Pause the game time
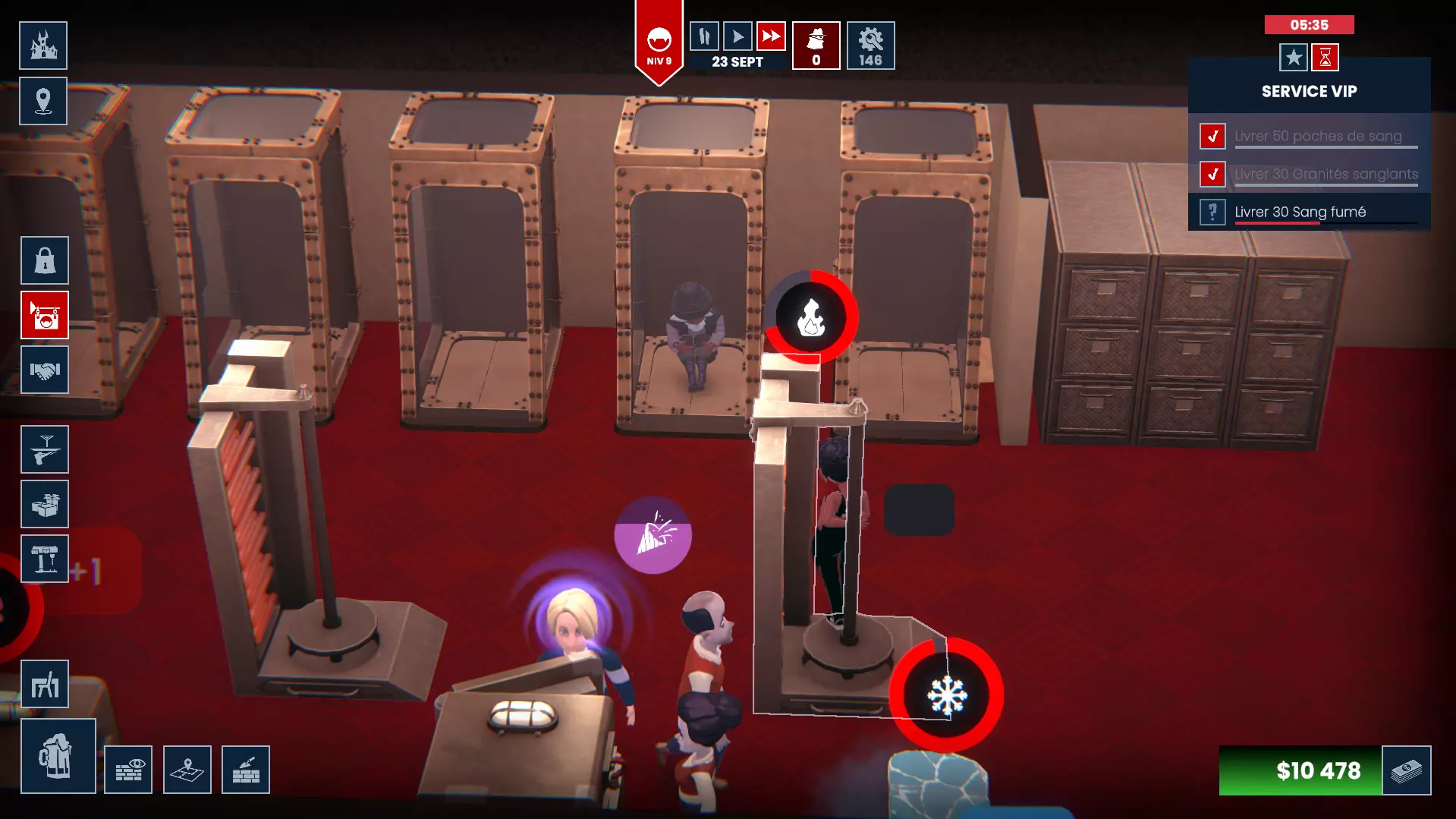This screenshot has width=1456, height=819. click(x=704, y=36)
